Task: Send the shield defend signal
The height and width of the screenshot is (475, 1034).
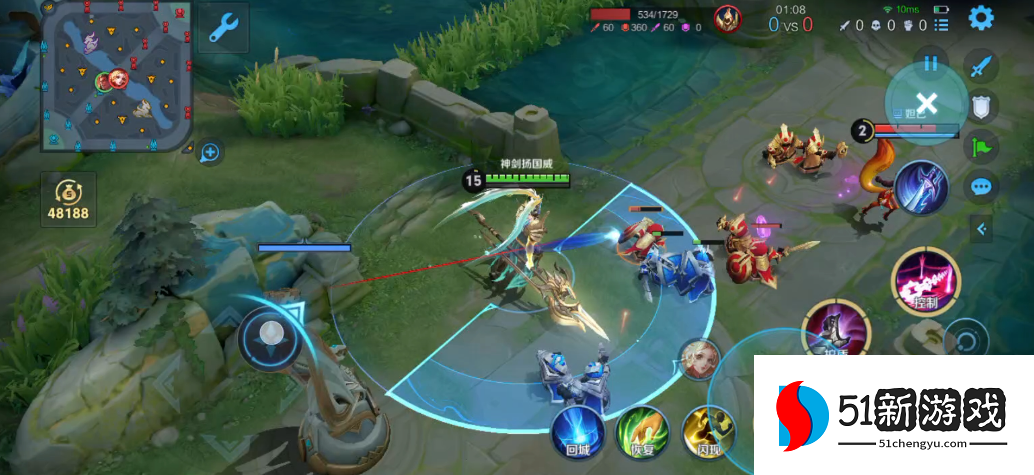Action: click(x=982, y=107)
